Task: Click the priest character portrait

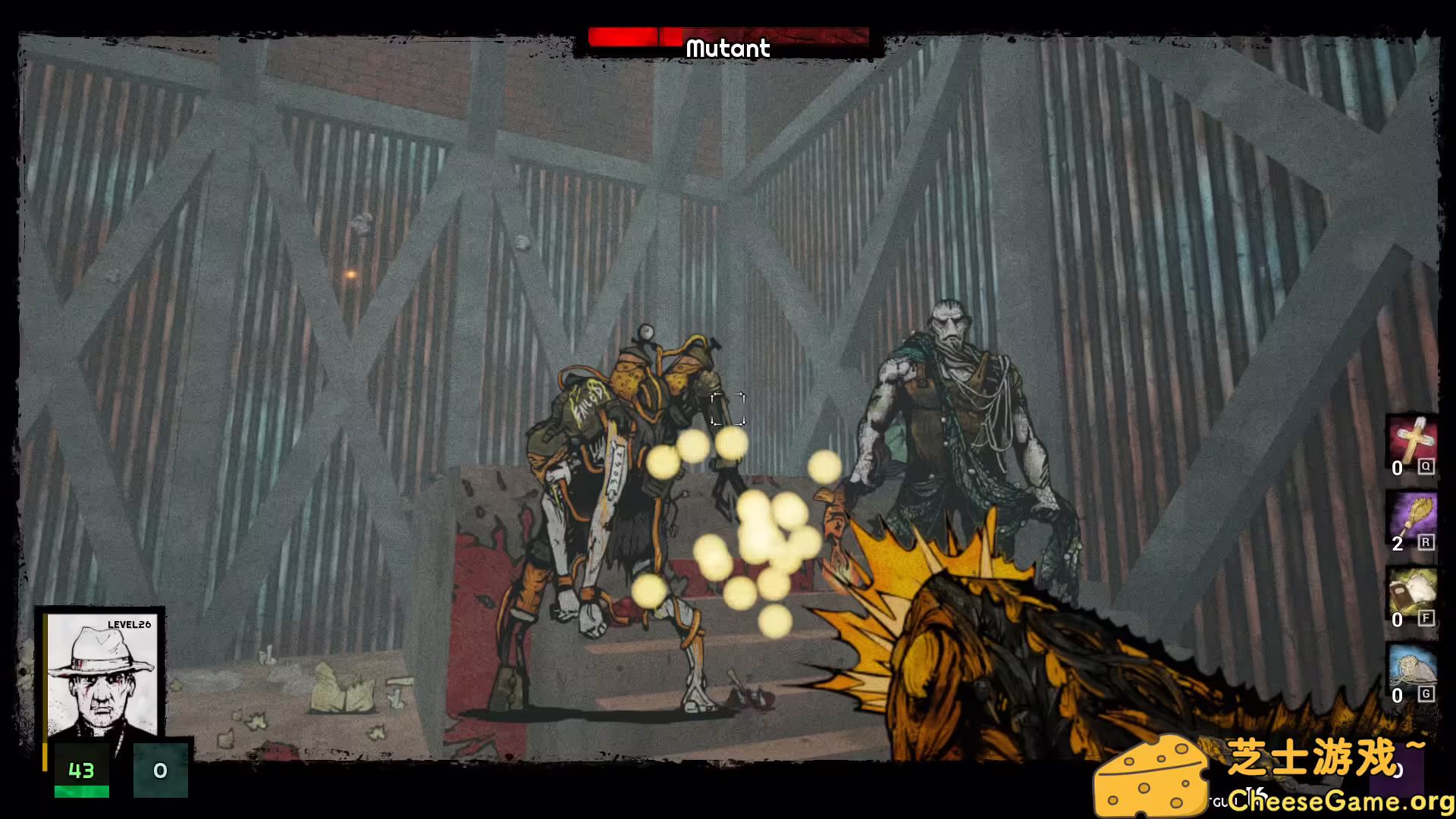Action: 102,676
